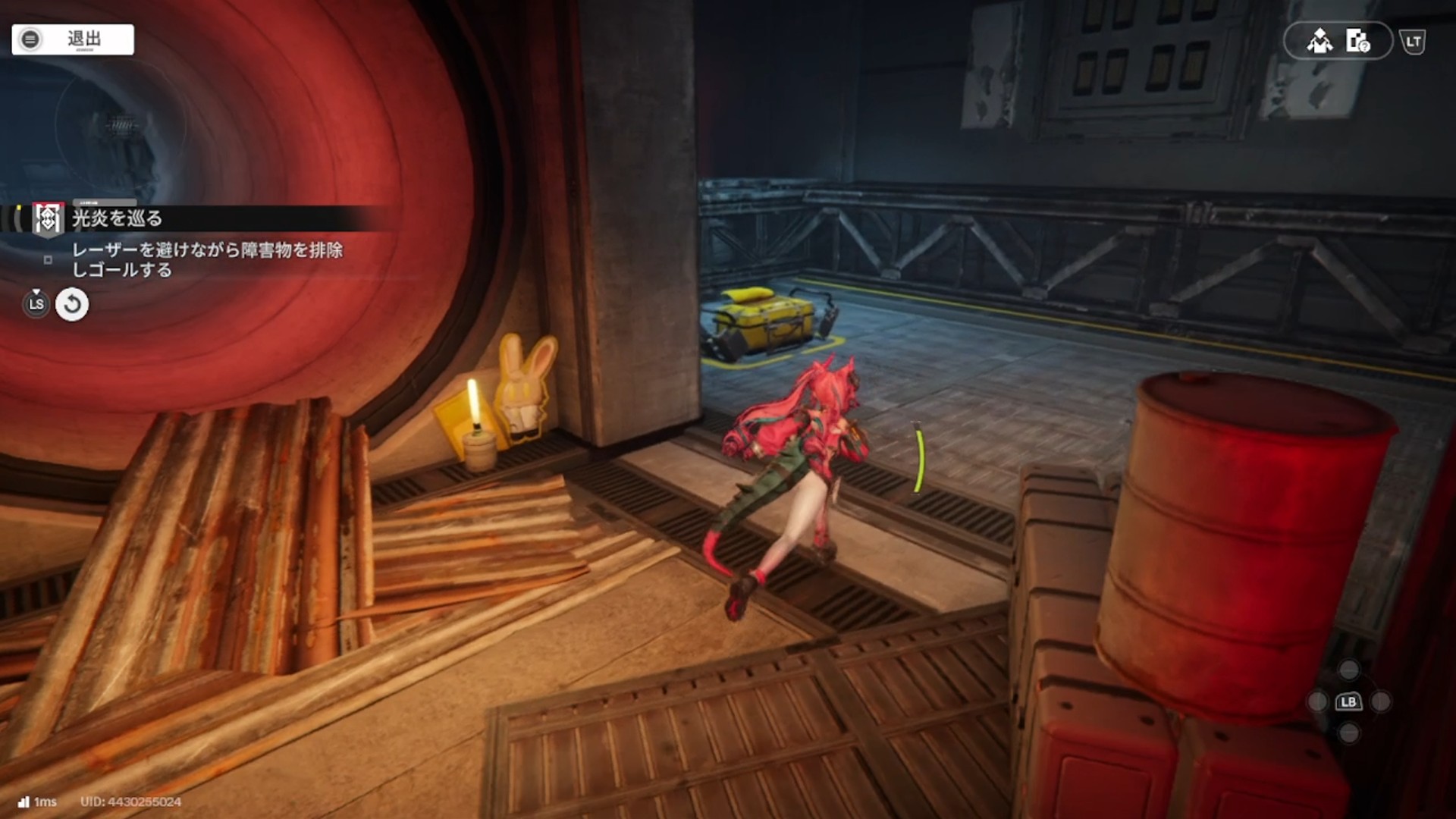Open the character figure icon in top bar

(1319, 41)
